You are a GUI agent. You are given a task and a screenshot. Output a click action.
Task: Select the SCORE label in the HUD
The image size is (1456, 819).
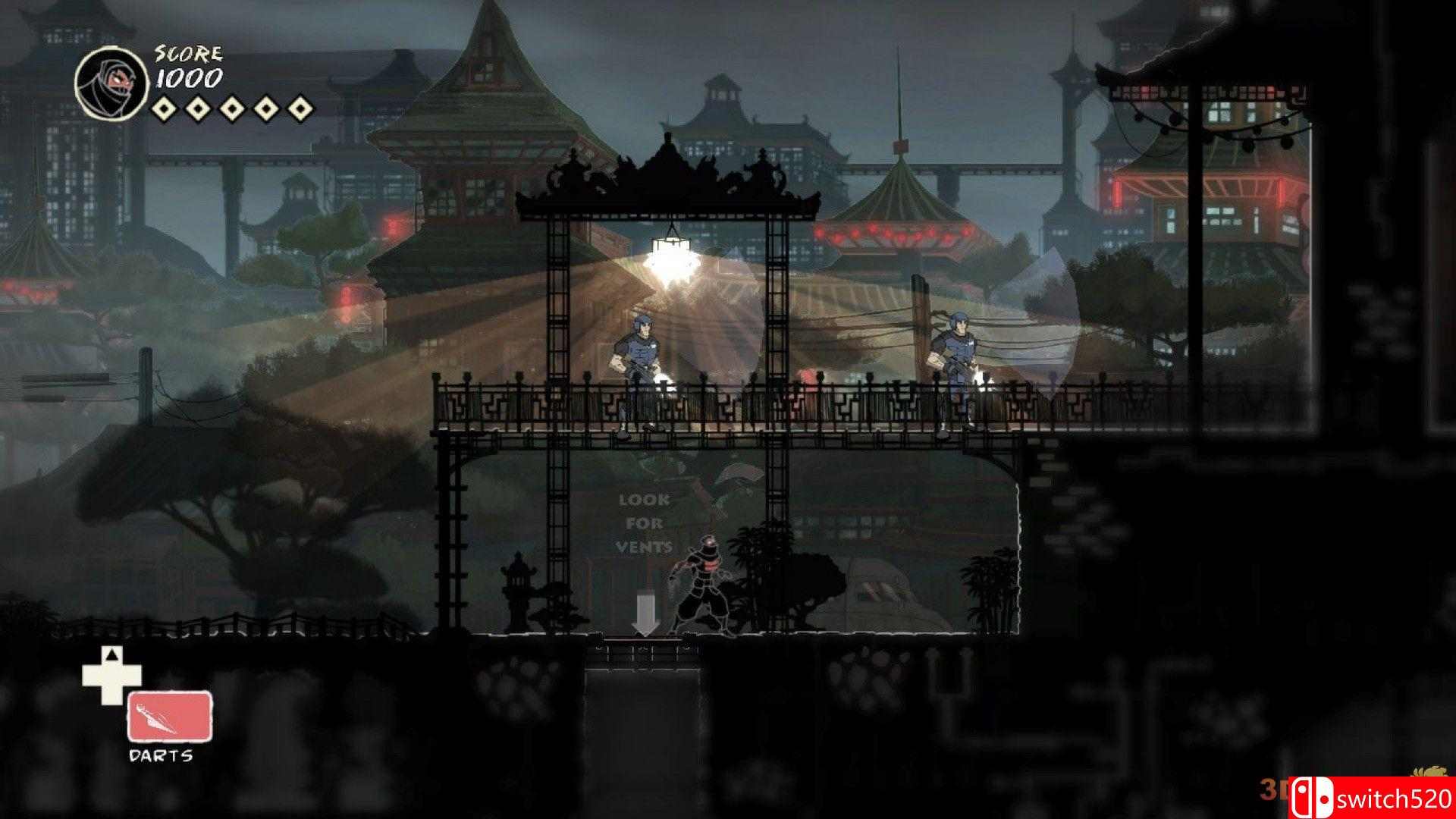tap(185, 52)
